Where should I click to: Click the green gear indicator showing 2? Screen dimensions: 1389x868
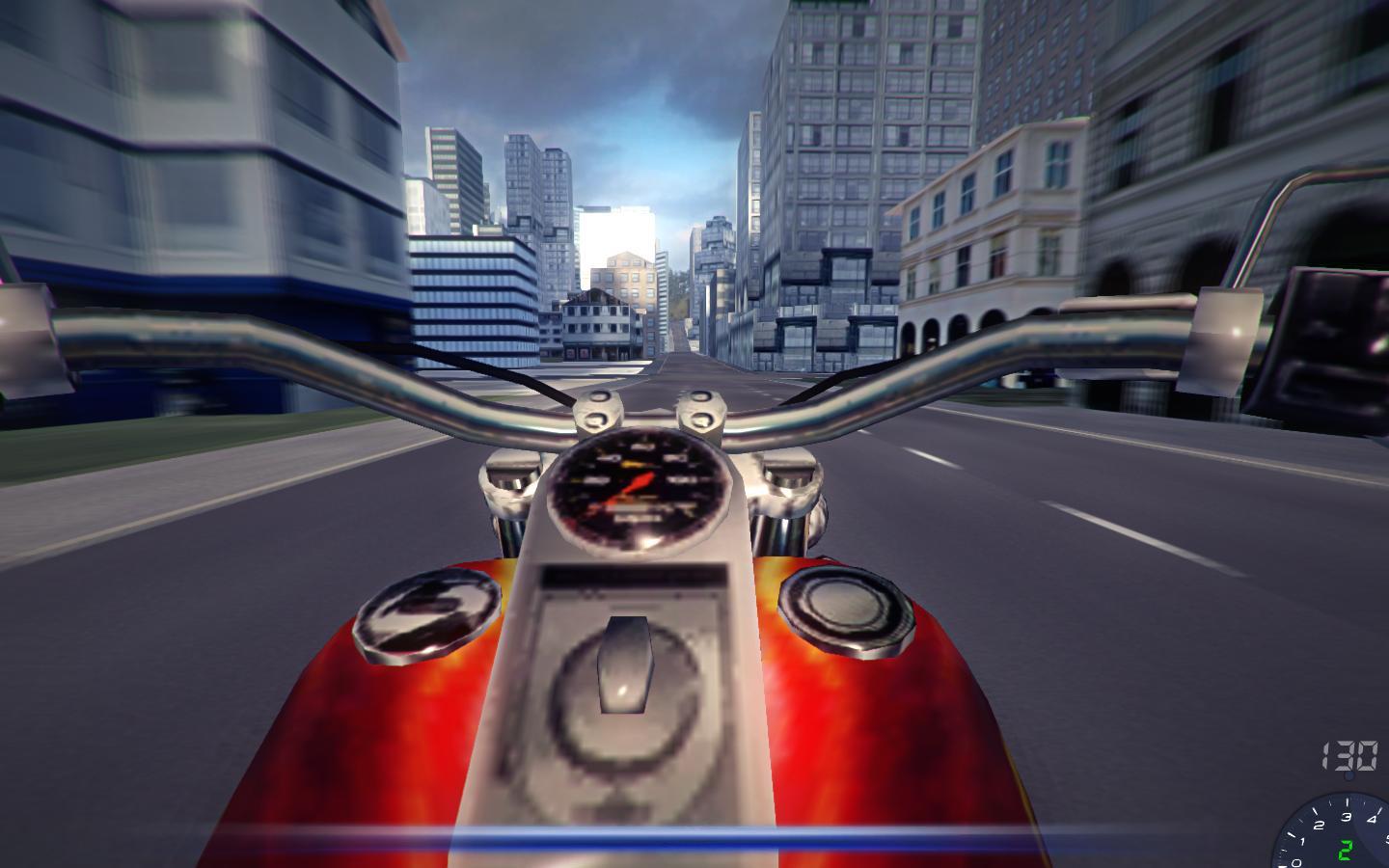pos(1347,849)
